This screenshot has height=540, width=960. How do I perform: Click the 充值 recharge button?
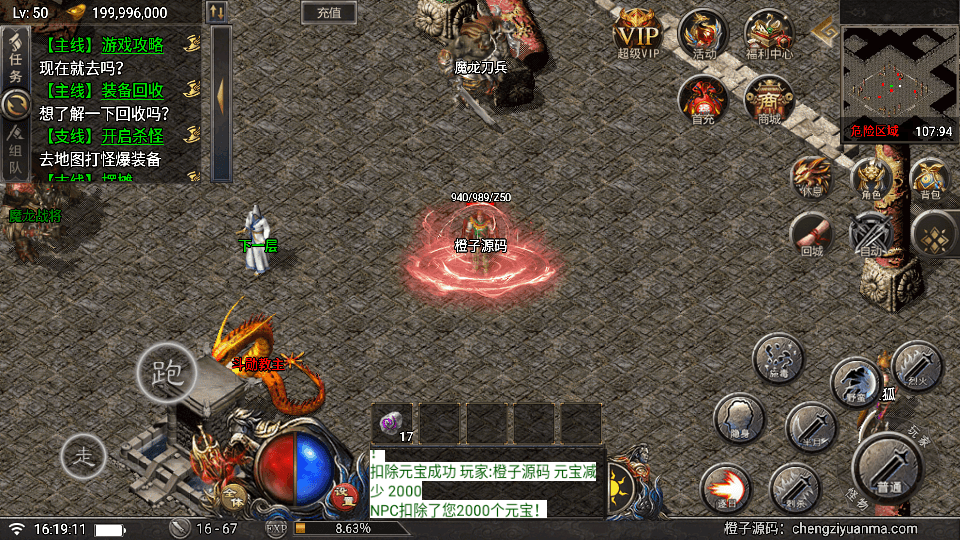pyautogui.click(x=328, y=13)
